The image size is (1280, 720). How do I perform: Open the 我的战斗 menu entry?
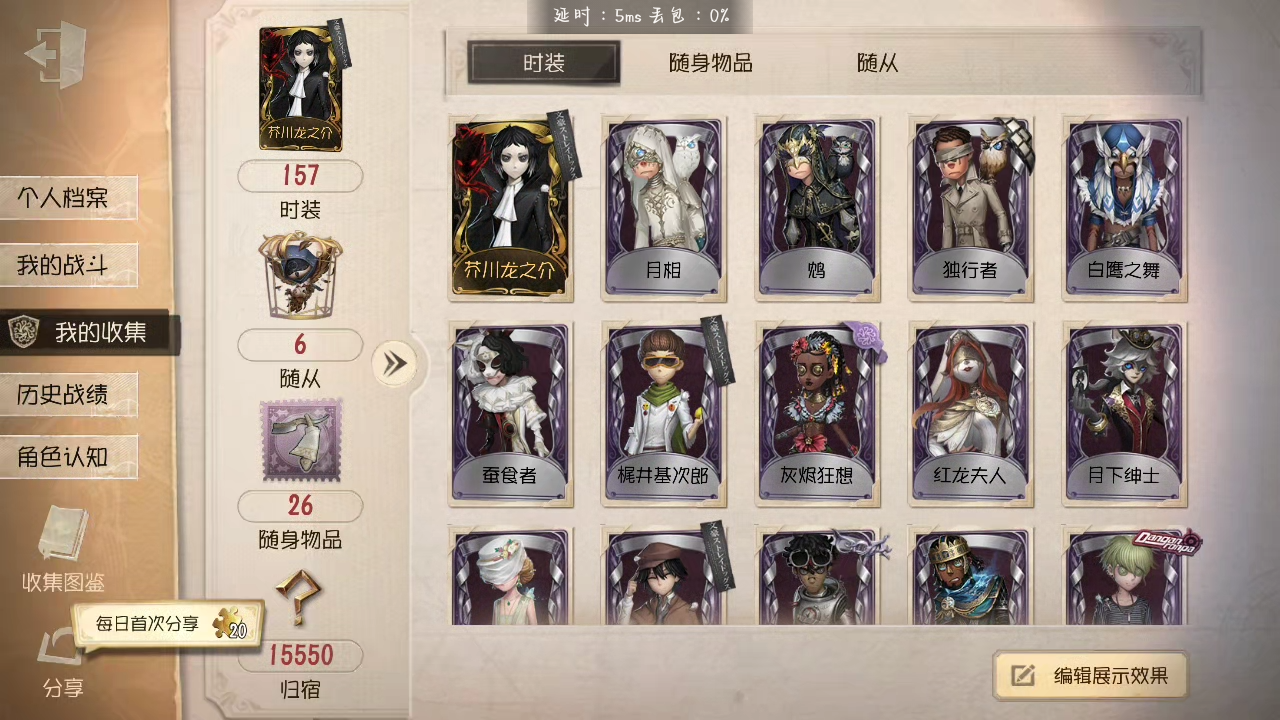pyautogui.click(x=68, y=265)
